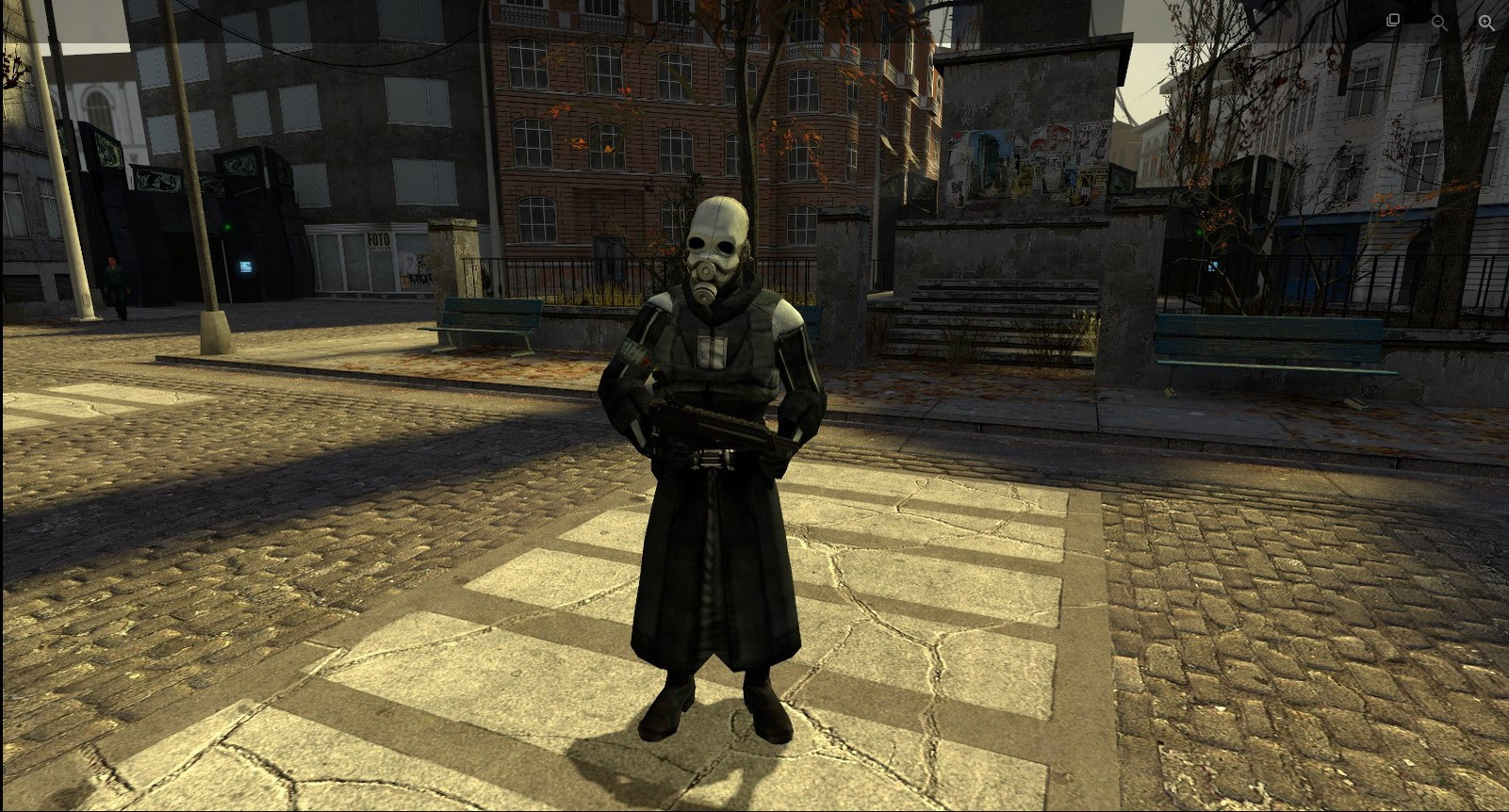Click the zoom out magnifier icon

(x=1437, y=22)
